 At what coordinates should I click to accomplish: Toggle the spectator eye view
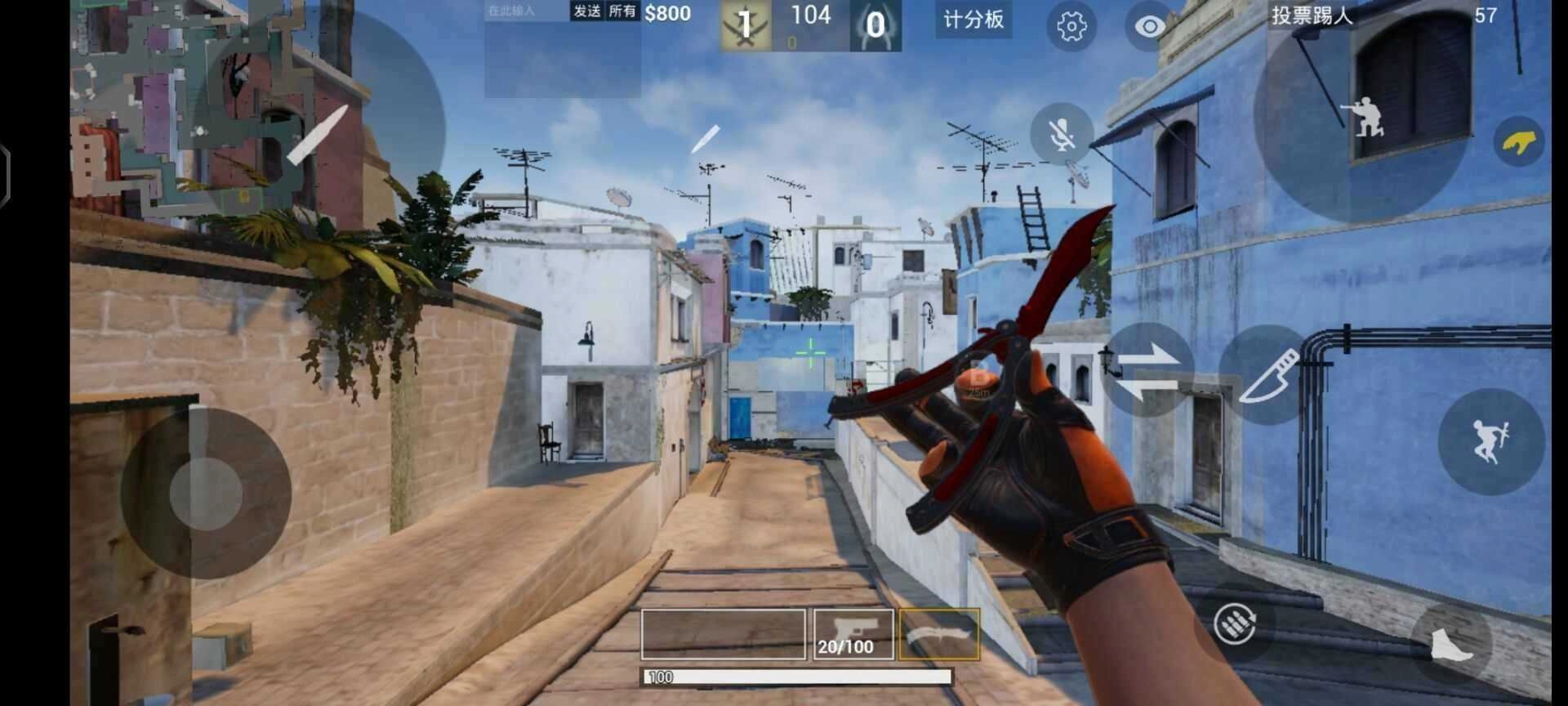coord(1147,25)
